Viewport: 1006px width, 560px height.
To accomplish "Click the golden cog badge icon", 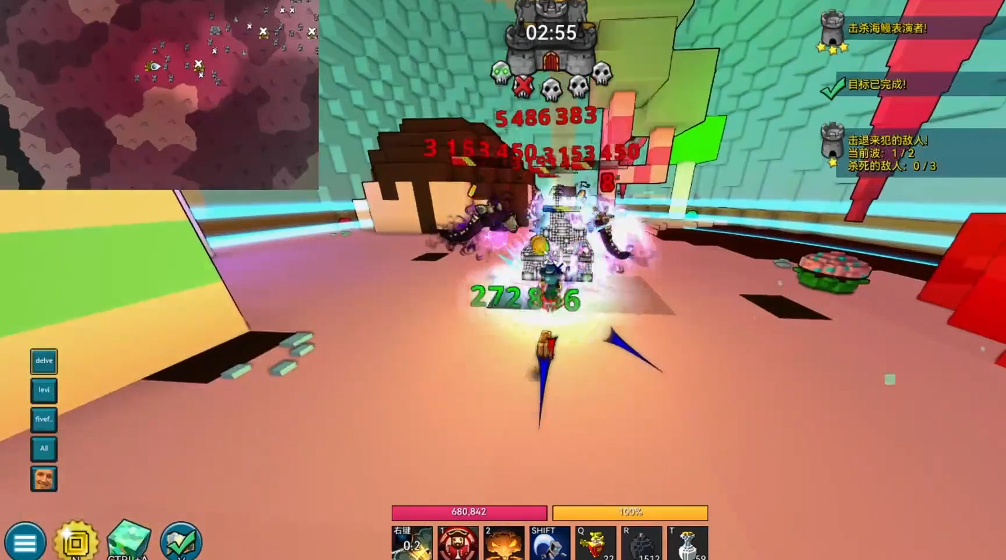I will (75, 541).
